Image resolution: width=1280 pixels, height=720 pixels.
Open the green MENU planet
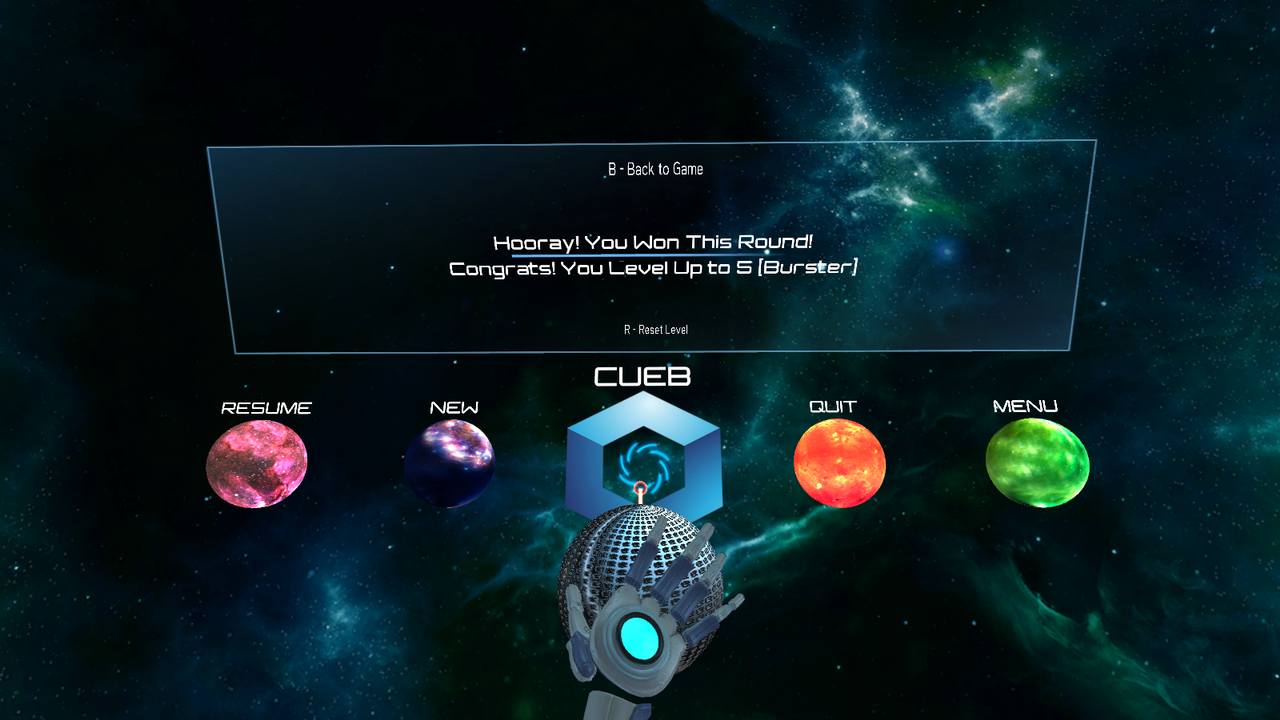tap(1037, 464)
